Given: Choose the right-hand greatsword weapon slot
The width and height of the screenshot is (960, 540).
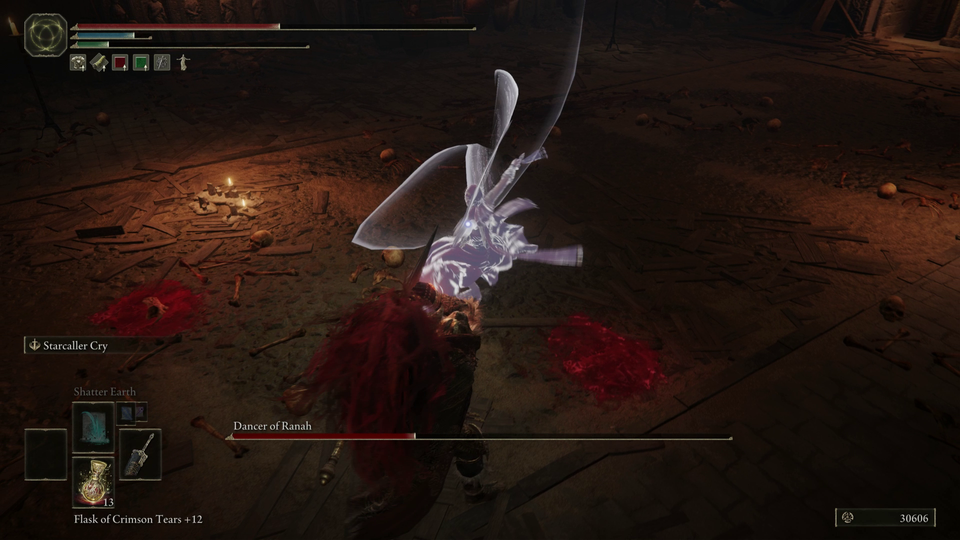Looking at the screenshot, I should (x=139, y=454).
